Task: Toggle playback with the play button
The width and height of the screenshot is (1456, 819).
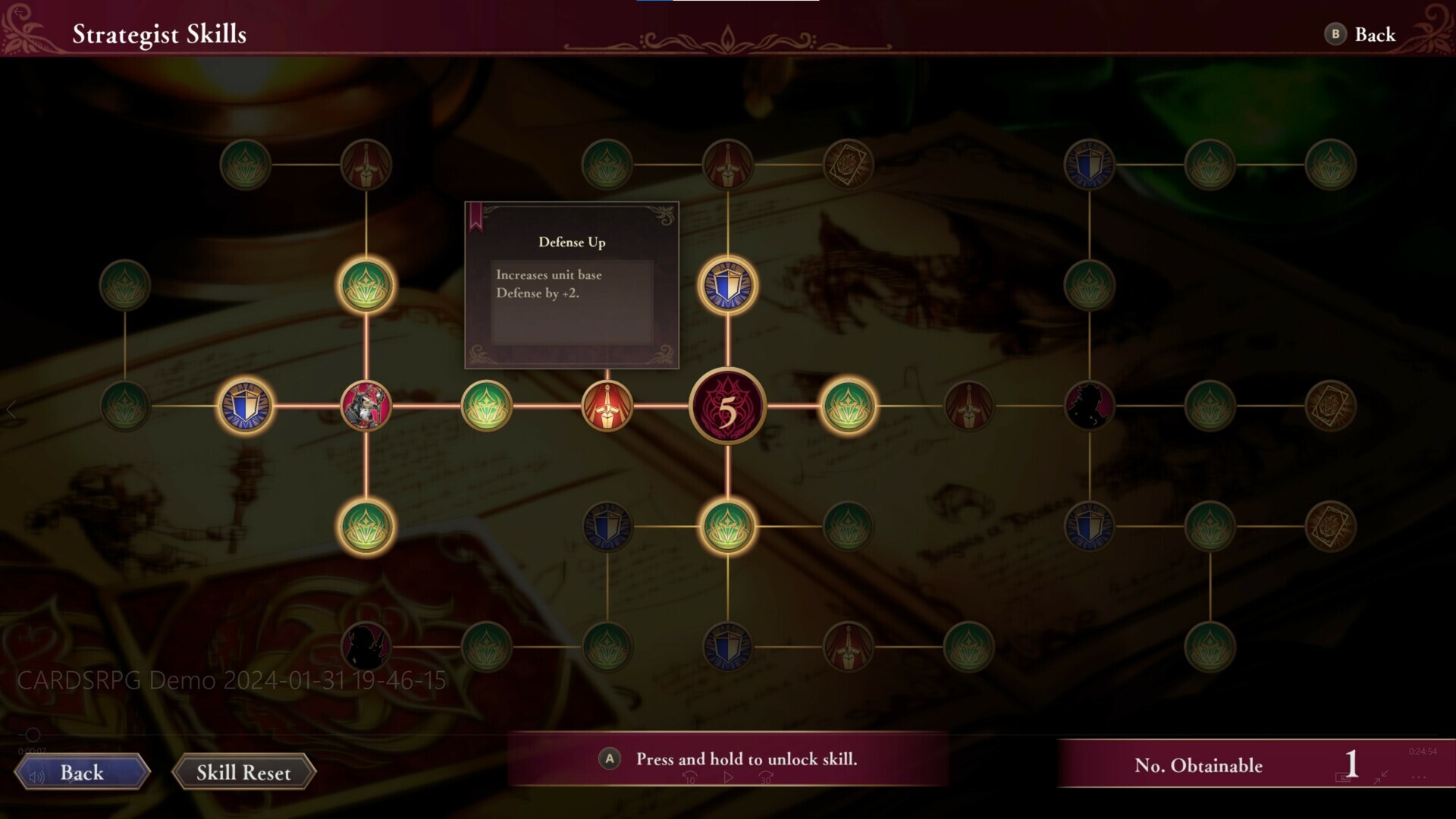Action: pyautogui.click(x=728, y=777)
